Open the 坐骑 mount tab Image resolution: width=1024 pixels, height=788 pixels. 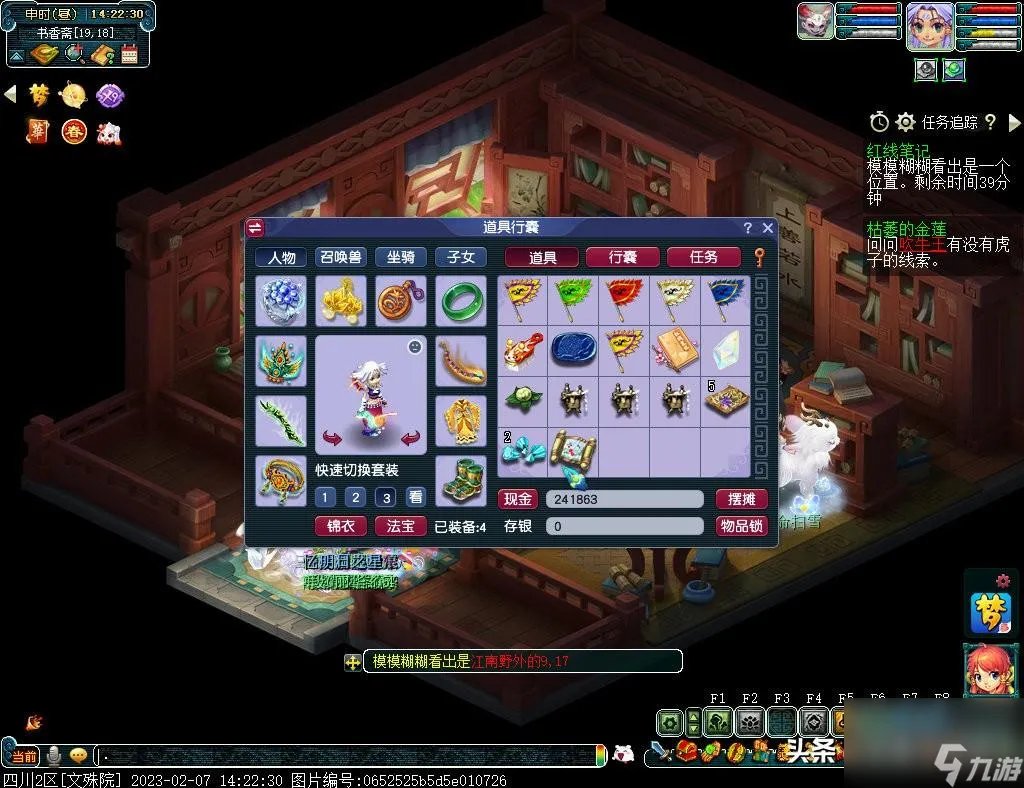point(401,257)
